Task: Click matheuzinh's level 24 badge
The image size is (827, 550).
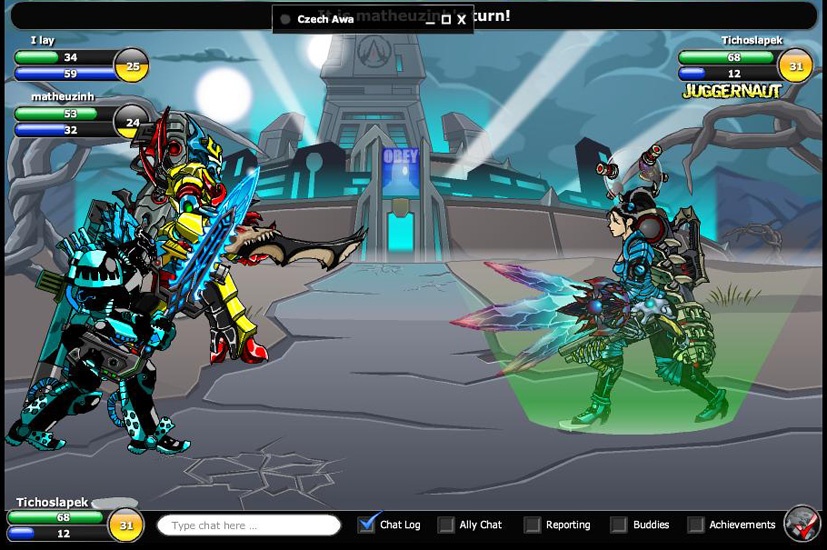Action: (x=131, y=123)
